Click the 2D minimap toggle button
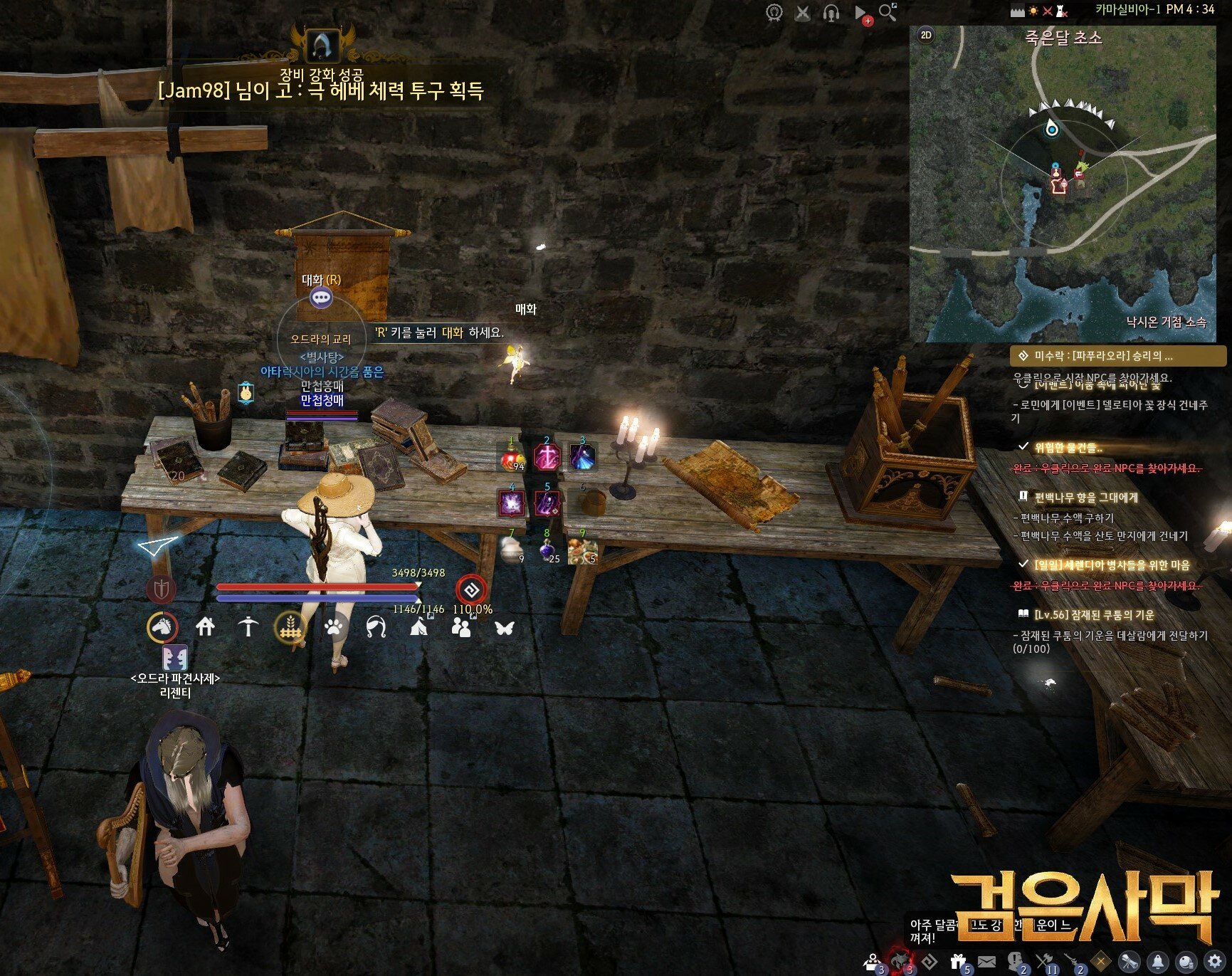 926,35
